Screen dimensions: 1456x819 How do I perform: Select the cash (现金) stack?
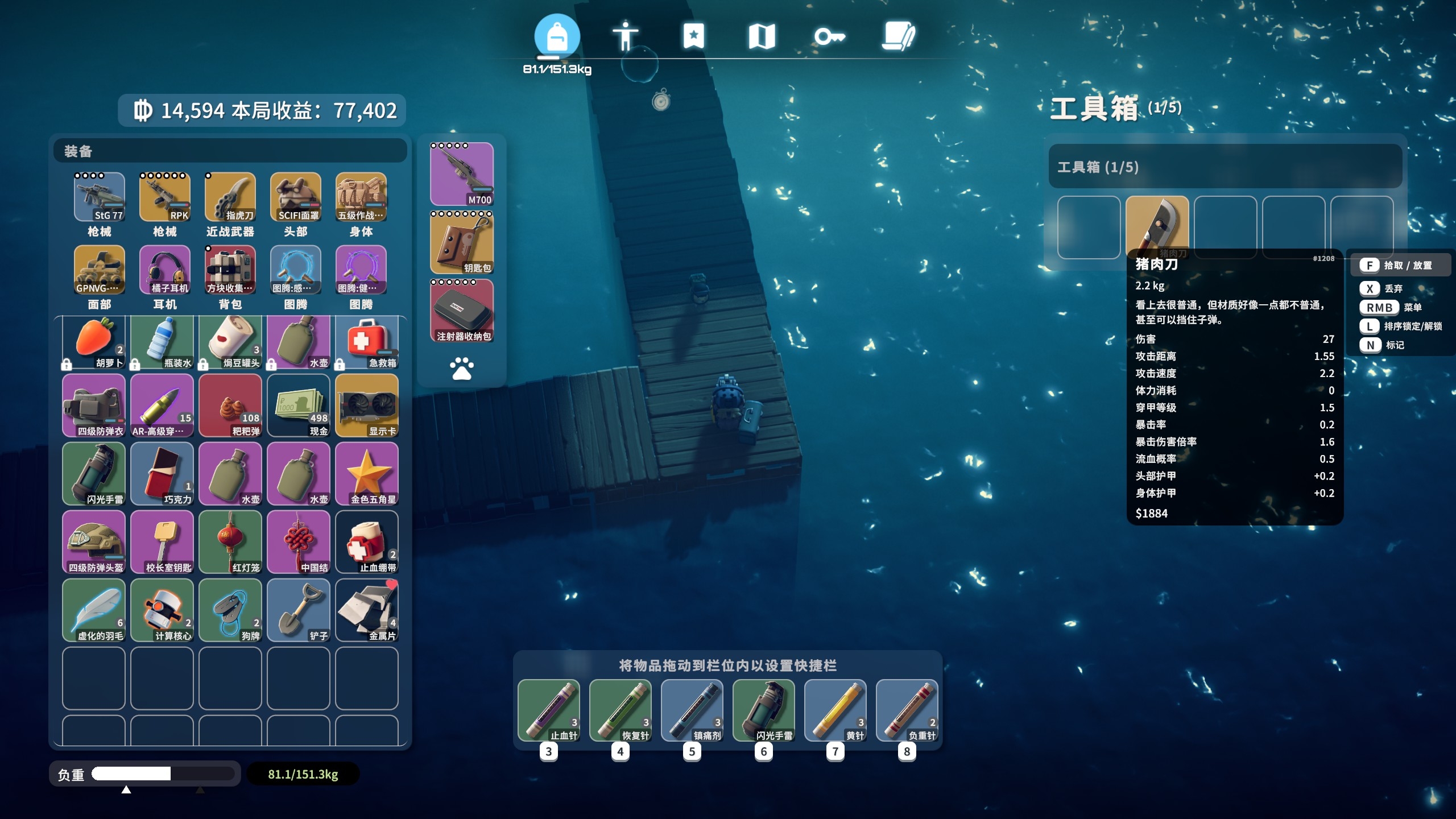299,406
